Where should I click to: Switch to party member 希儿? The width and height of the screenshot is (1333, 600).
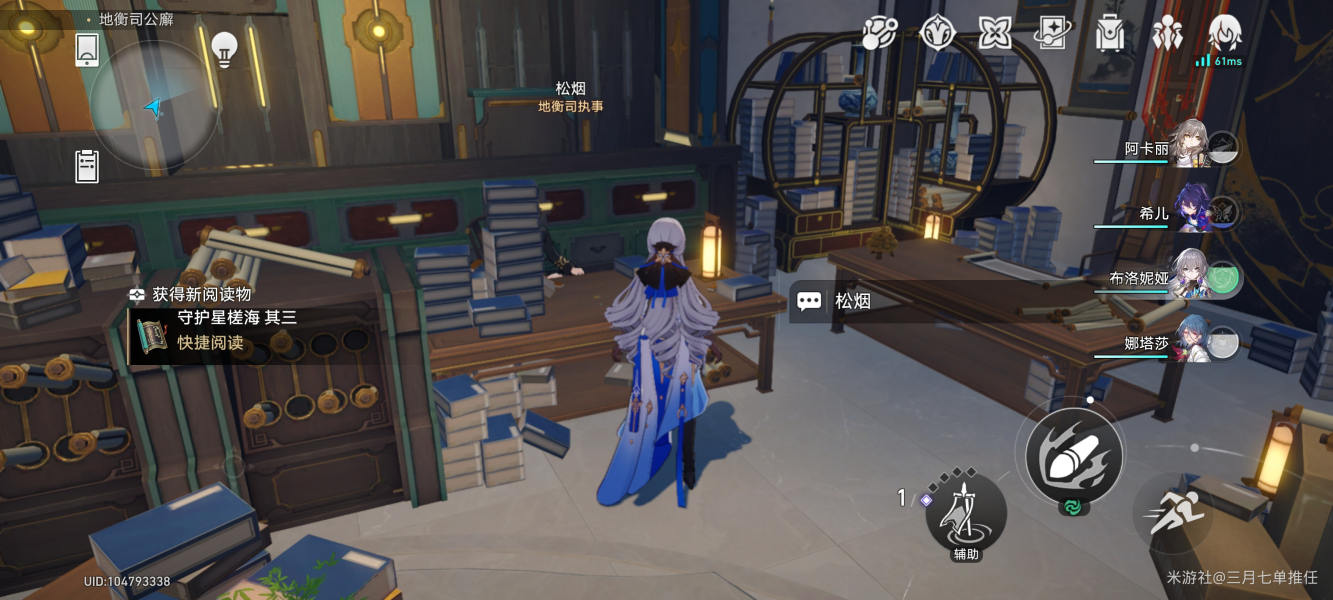1190,210
